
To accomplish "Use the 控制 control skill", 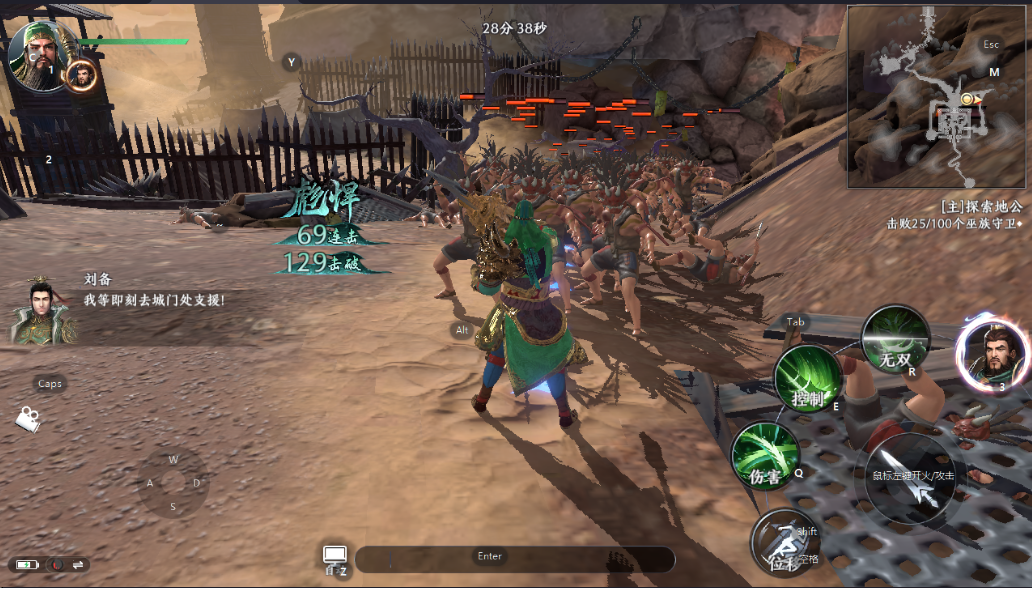I will (808, 380).
